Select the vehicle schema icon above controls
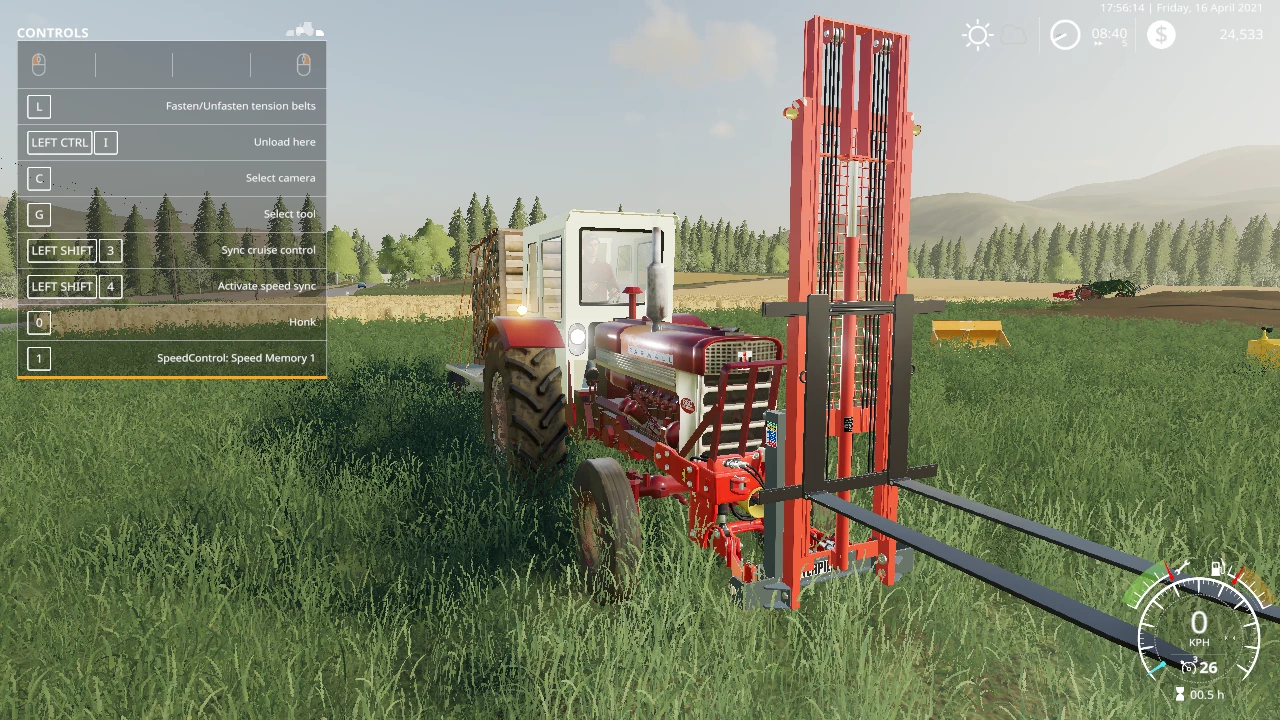 (x=306, y=31)
